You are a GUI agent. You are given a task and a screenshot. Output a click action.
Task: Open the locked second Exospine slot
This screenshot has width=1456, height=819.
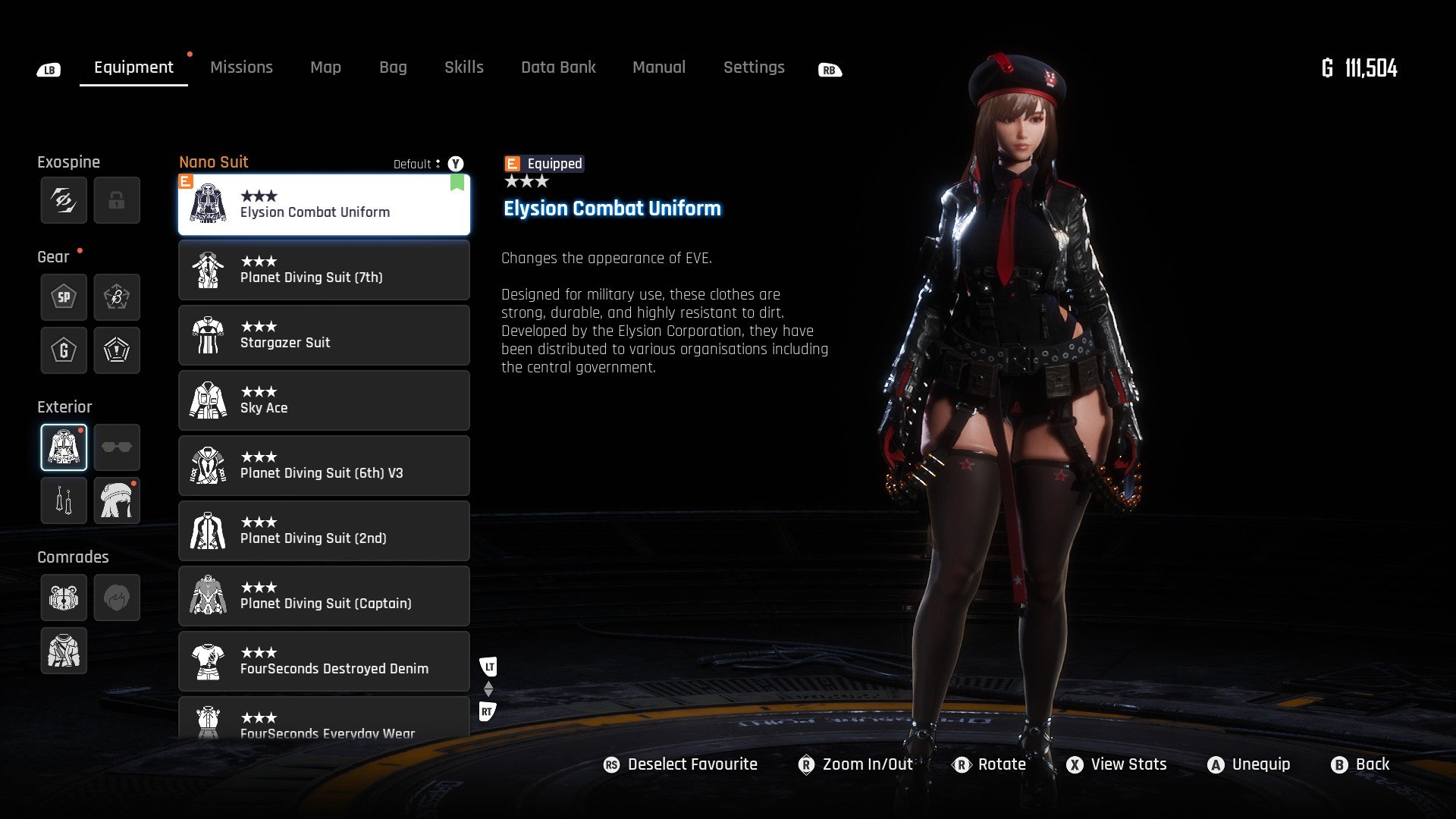coord(117,200)
